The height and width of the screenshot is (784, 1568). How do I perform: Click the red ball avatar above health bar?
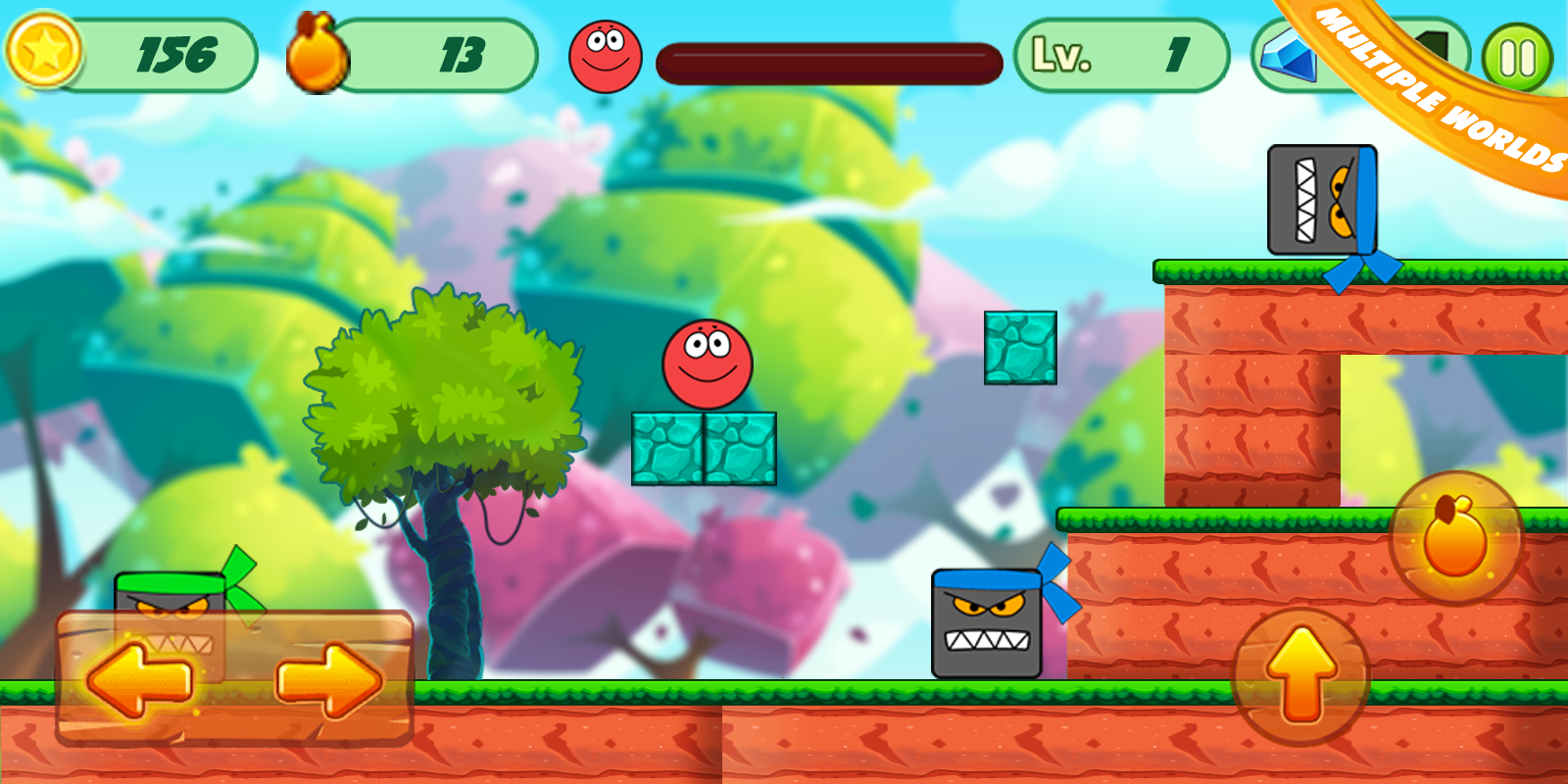[x=605, y=54]
